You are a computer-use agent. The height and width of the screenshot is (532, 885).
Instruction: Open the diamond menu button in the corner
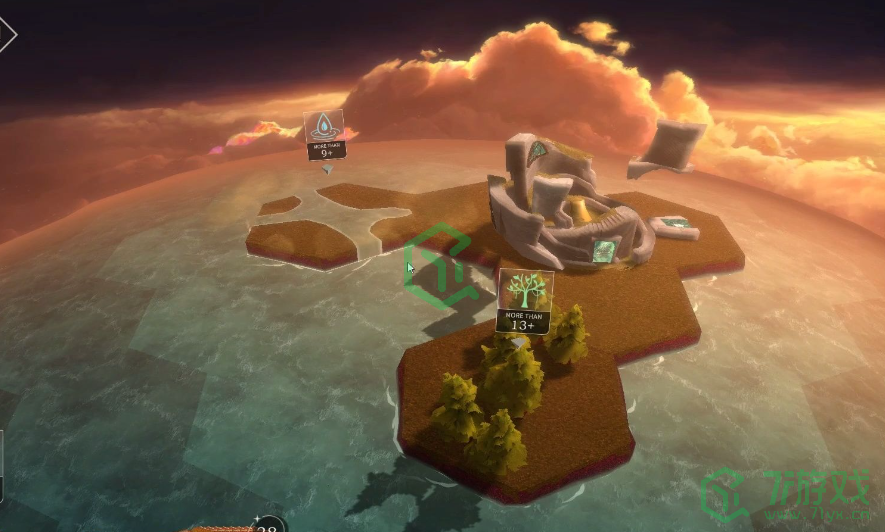click(x=6, y=35)
